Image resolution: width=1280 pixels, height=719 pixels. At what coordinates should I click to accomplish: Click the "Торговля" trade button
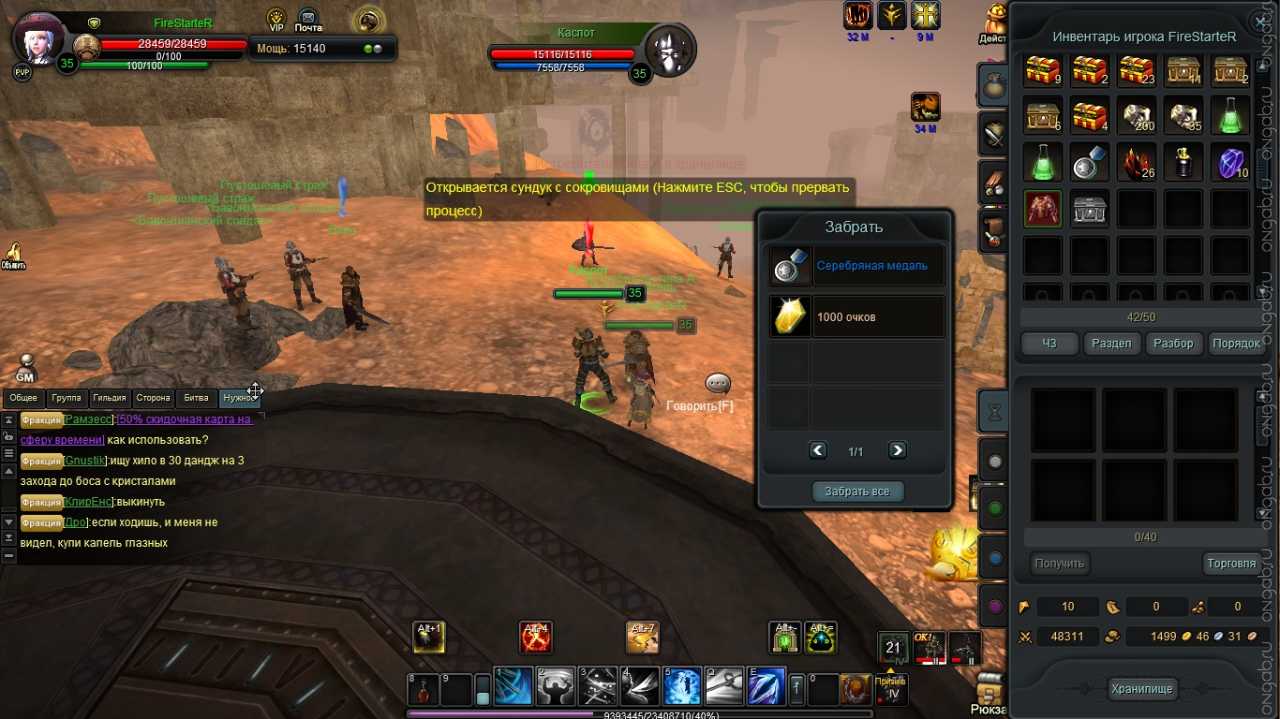pyautogui.click(x=1231, y=563)
